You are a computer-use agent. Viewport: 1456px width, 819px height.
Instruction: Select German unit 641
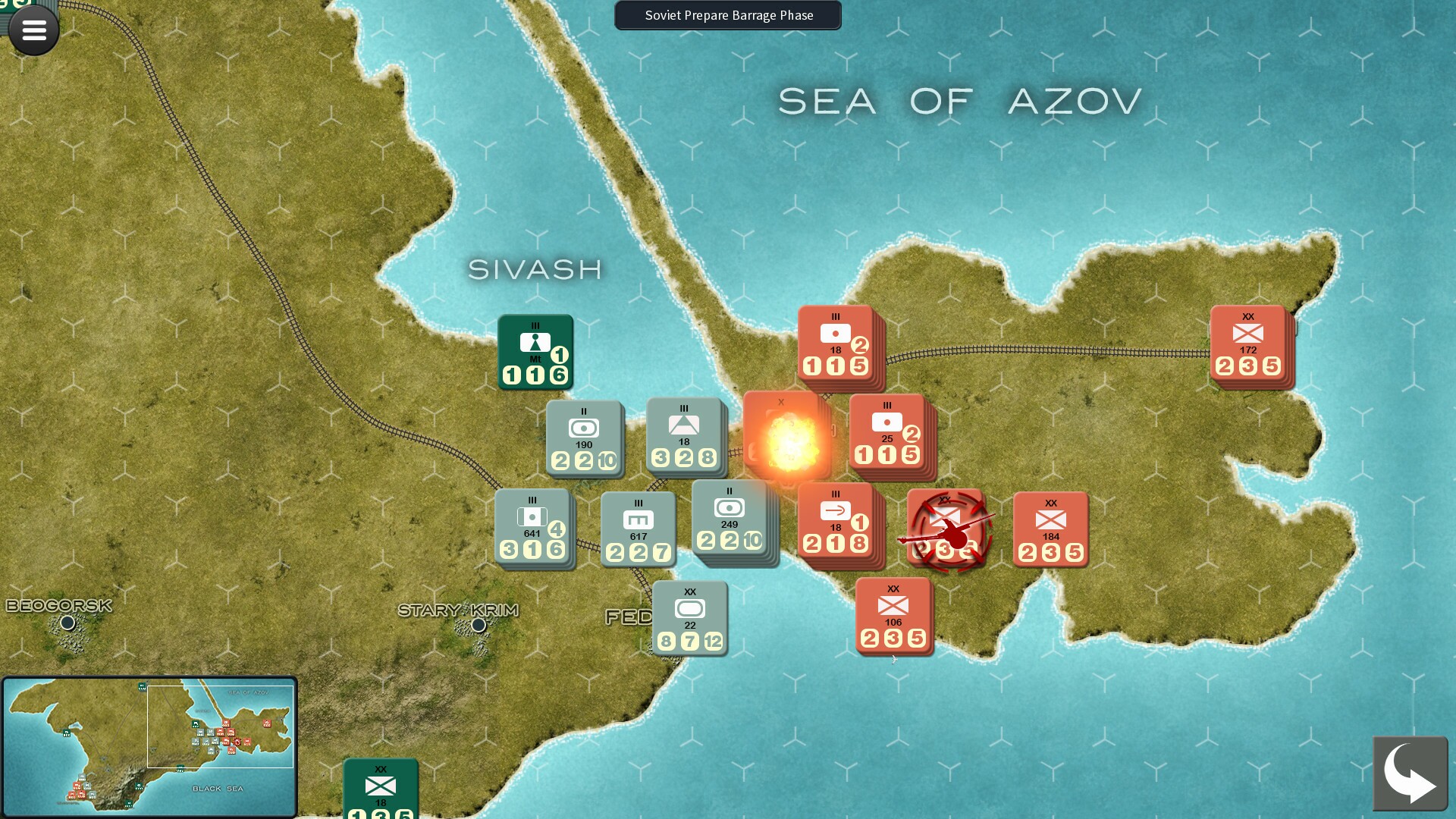pos(532,529)
